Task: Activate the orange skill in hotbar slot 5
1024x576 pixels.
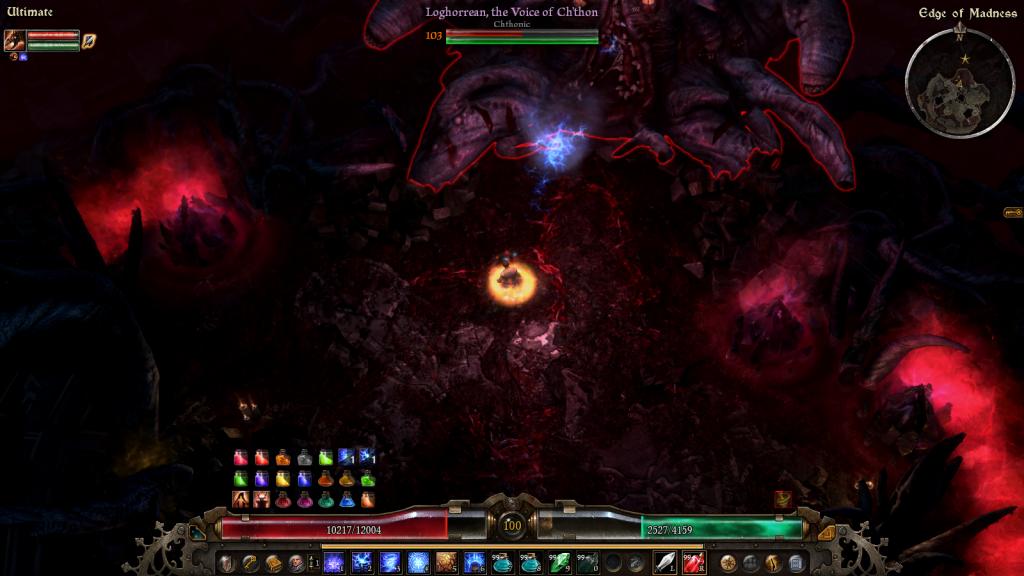Action: click(446, 563)
